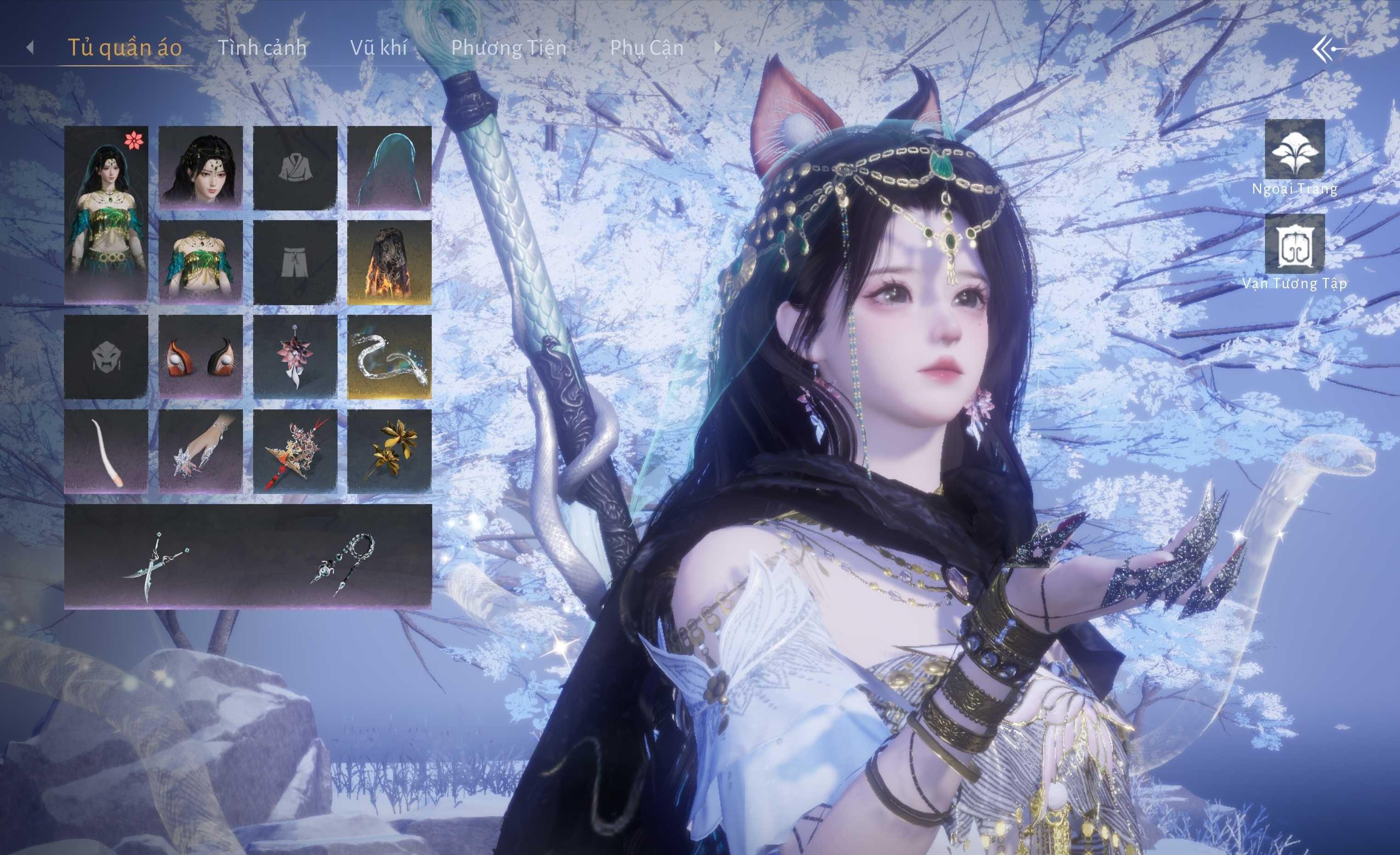Select the full outfit preview slot
This screenshot has height=855, width=1400.
106,214
